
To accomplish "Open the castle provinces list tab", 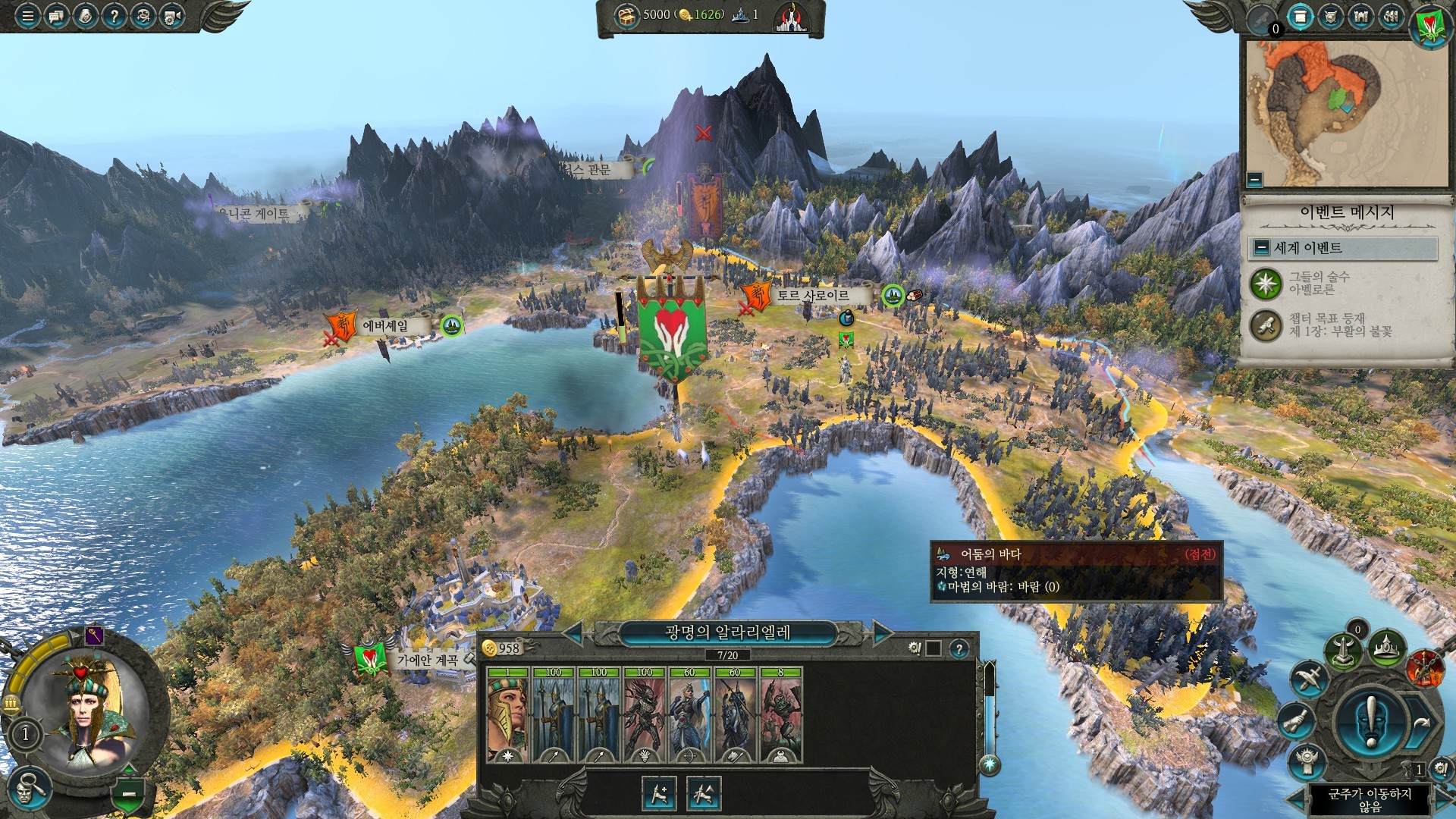I will [1361, 17].
